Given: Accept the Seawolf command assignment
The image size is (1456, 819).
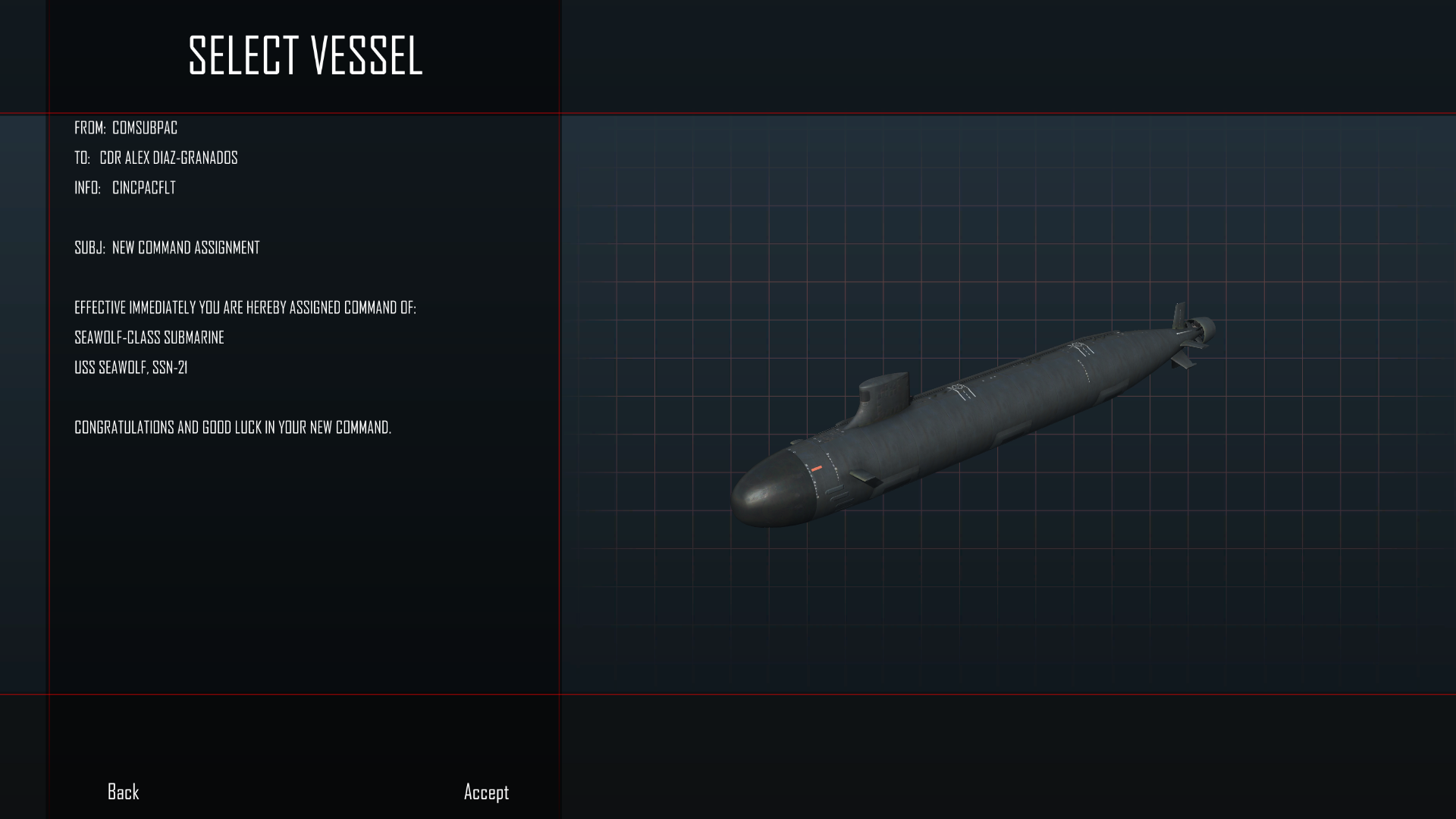Looking at the screenshot, I should pyautogui.click(x=486, y=792).
